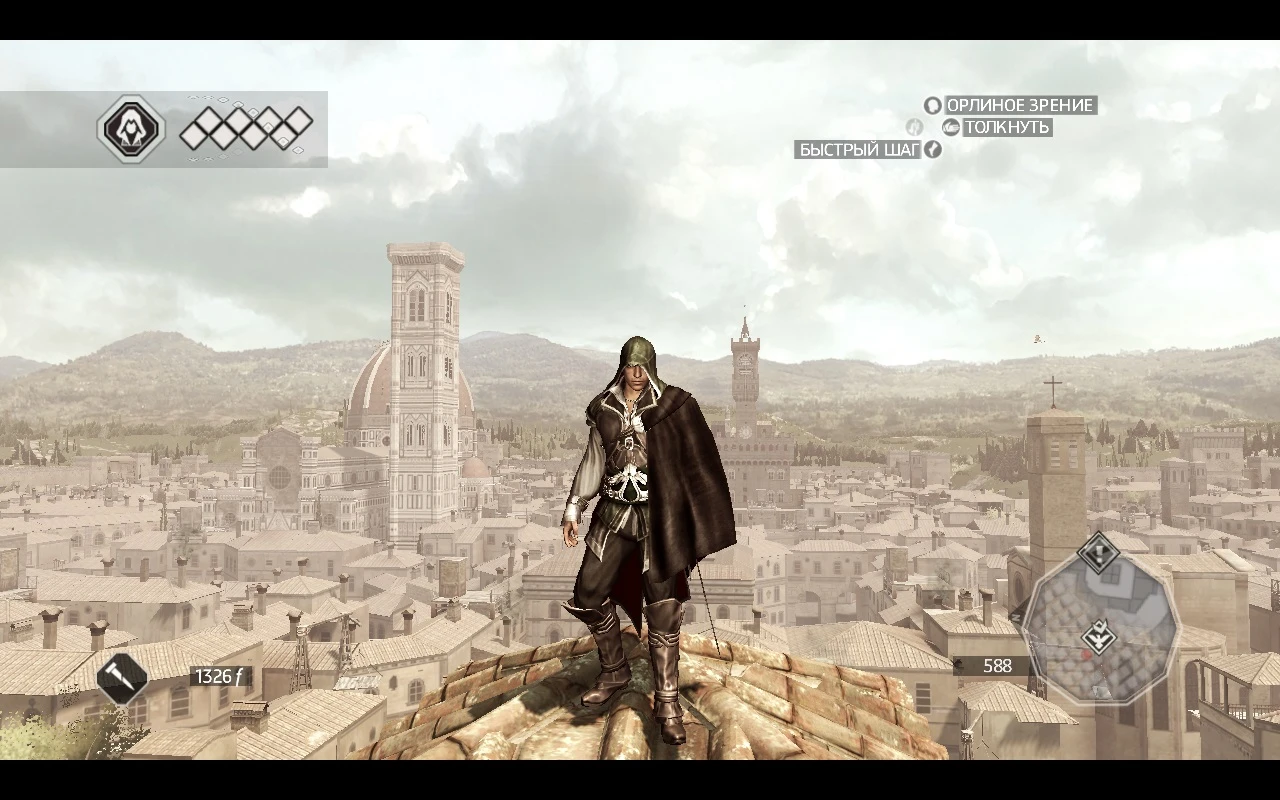Click the eagle marker below the minimap
This screenshot has height=800, width=1280.
click(1101, 635)
